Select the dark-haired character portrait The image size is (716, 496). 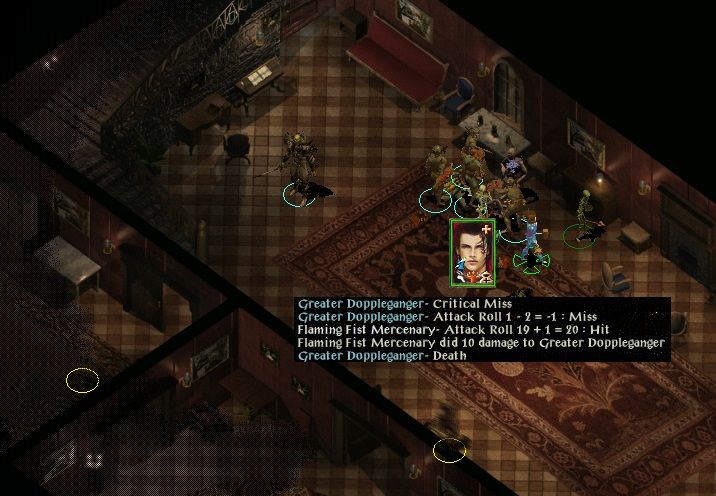[472, 253]
